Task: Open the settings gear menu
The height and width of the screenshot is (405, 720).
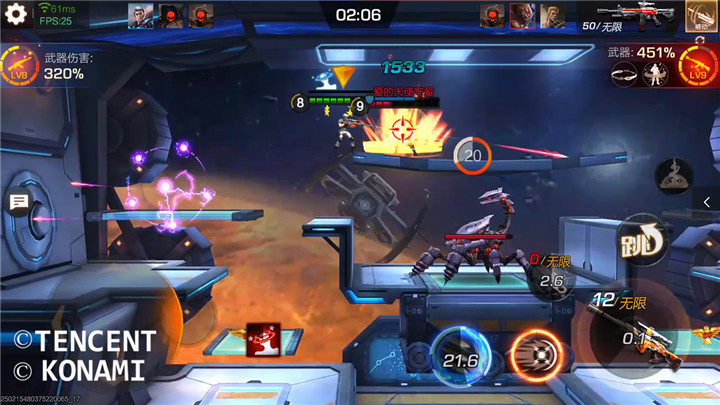Action: click(15, 15)
